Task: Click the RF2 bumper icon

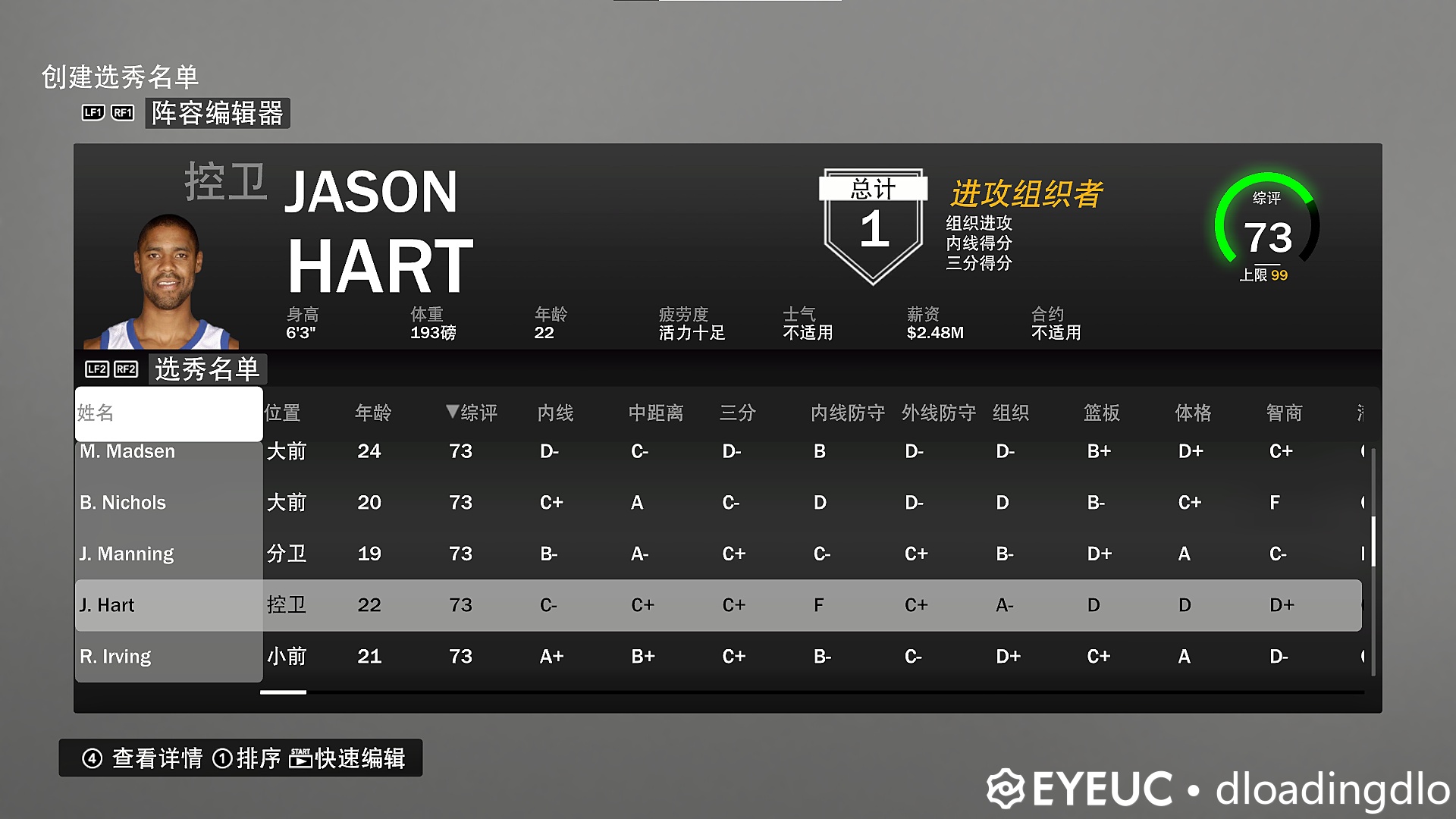Action: [x=125, y=370]
